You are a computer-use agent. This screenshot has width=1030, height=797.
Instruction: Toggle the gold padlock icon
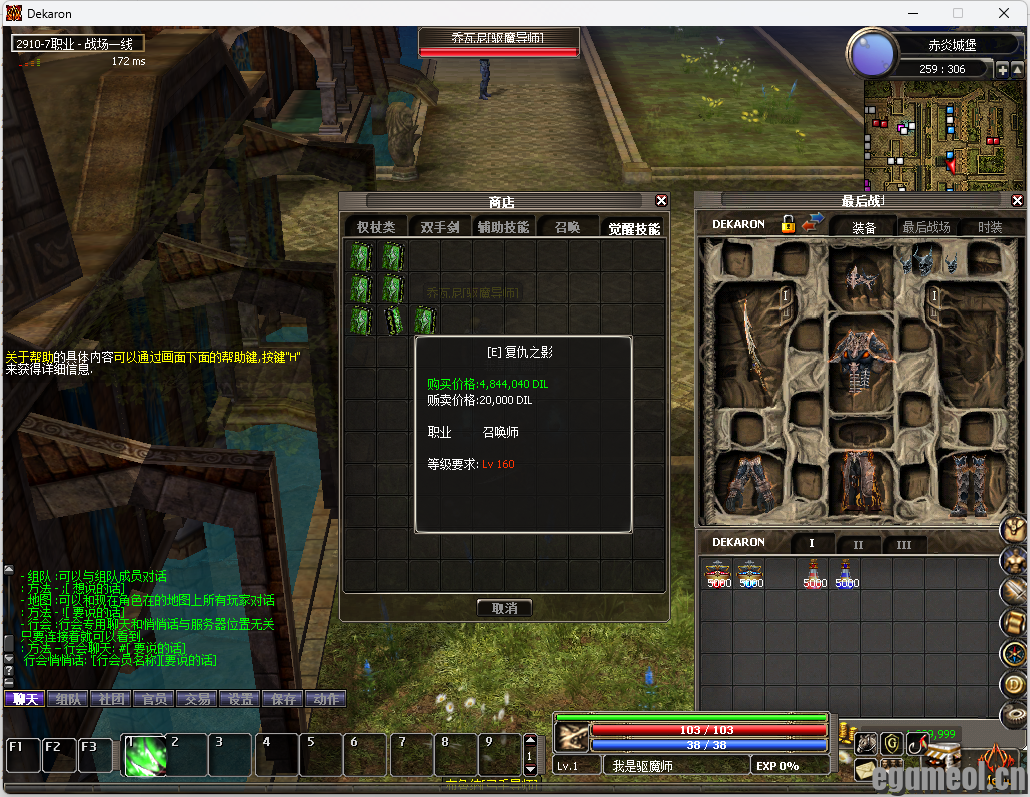coord(789,224)
